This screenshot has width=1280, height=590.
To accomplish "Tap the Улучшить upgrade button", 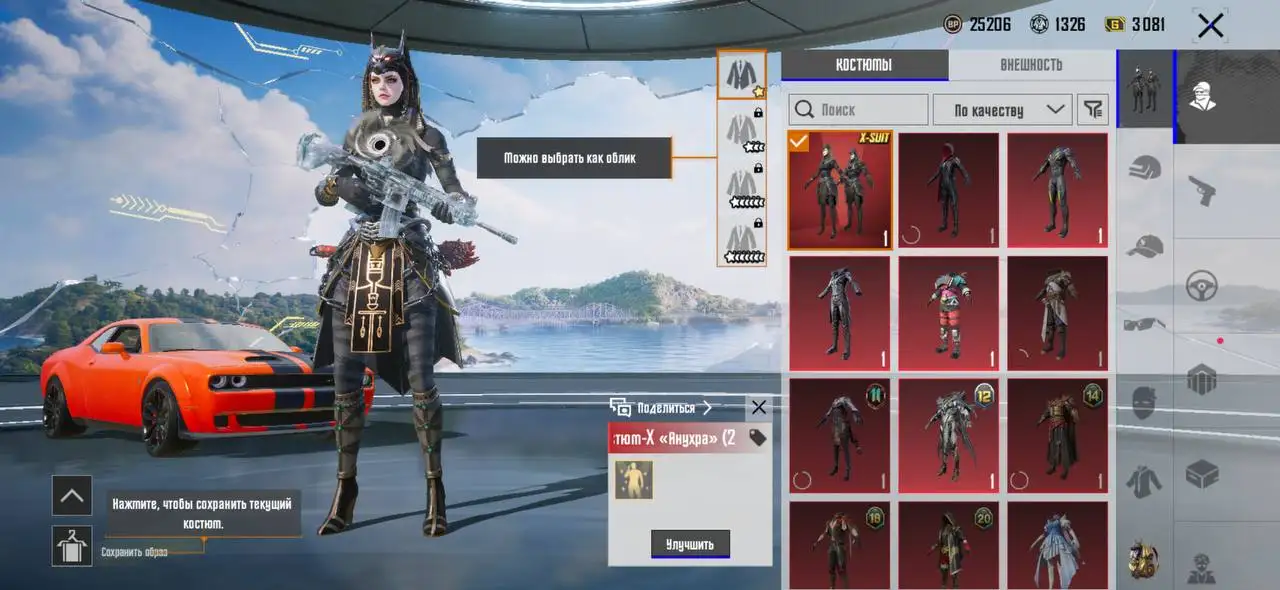I will (690, 544).
